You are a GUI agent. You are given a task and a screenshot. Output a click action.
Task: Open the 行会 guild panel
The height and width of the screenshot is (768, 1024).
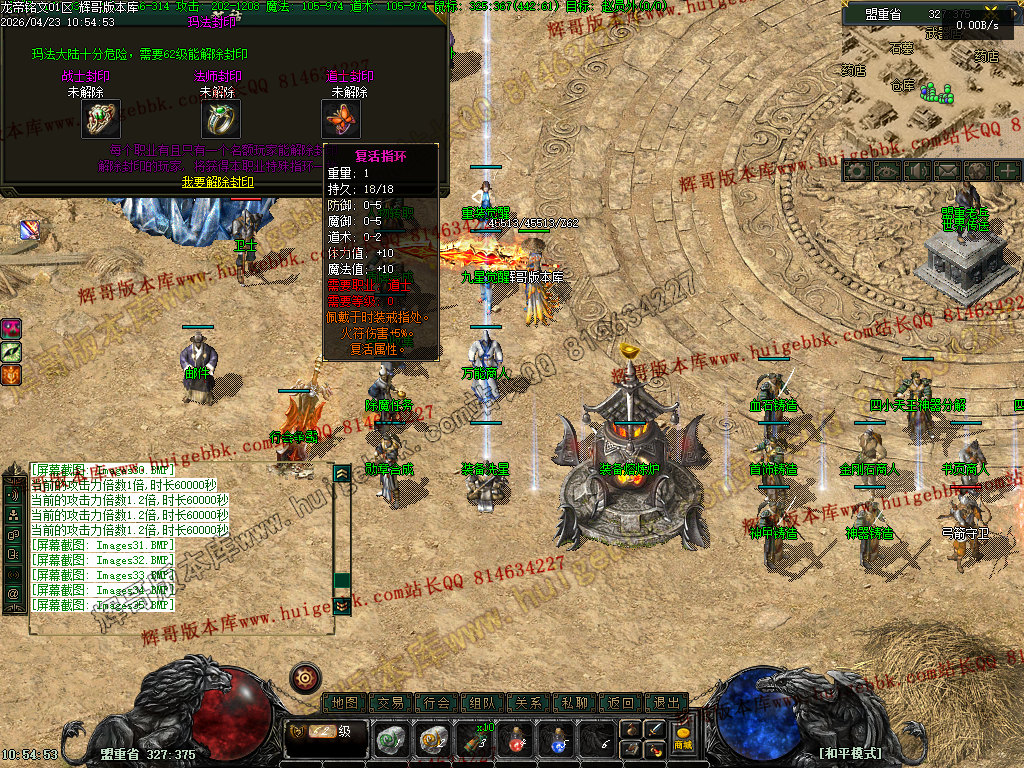437,703
